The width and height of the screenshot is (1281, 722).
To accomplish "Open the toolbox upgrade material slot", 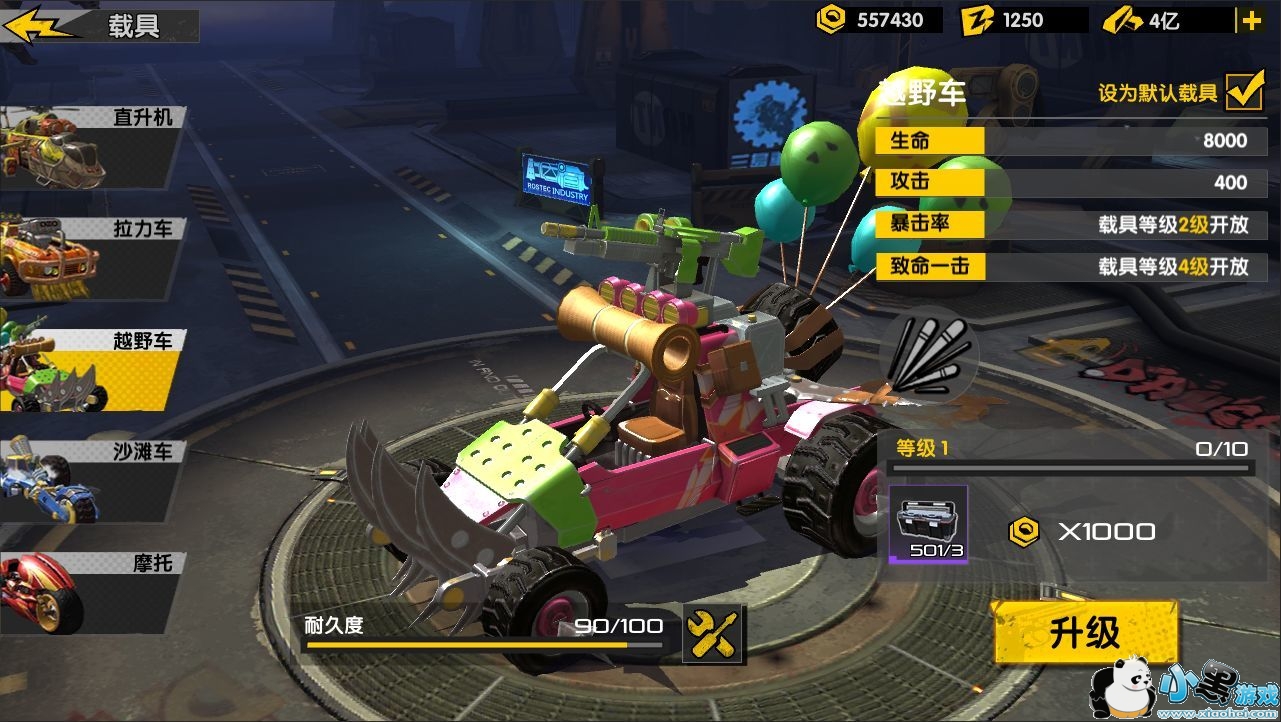I will [x=928, y=524].
